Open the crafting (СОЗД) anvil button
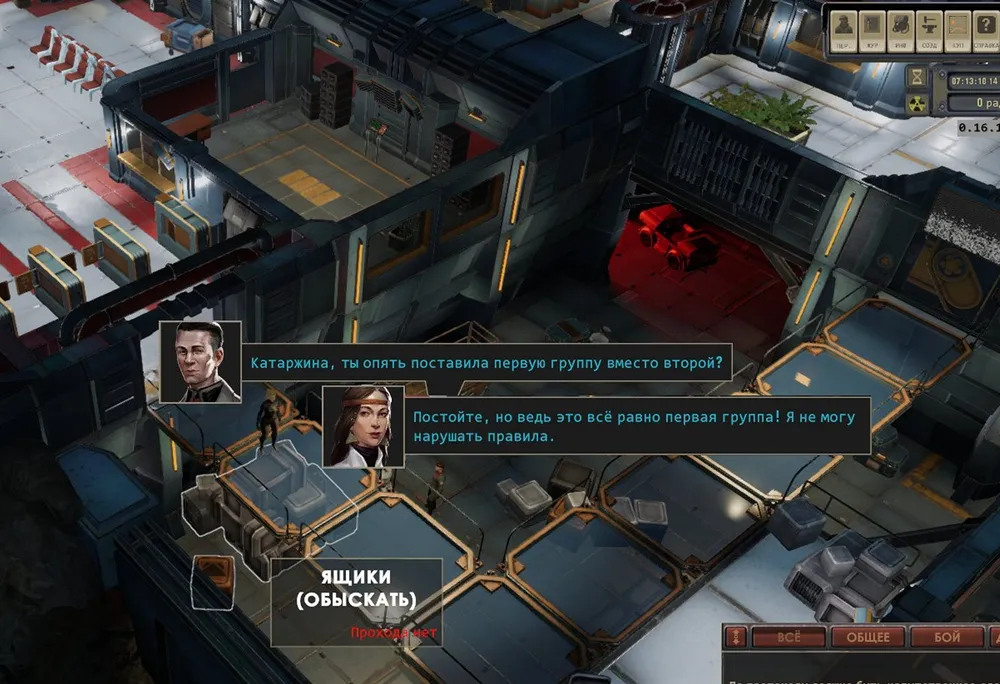Image resolution: width=1000 pixels, height=684 pixels. pyautogui.click(x=929, y=29)
